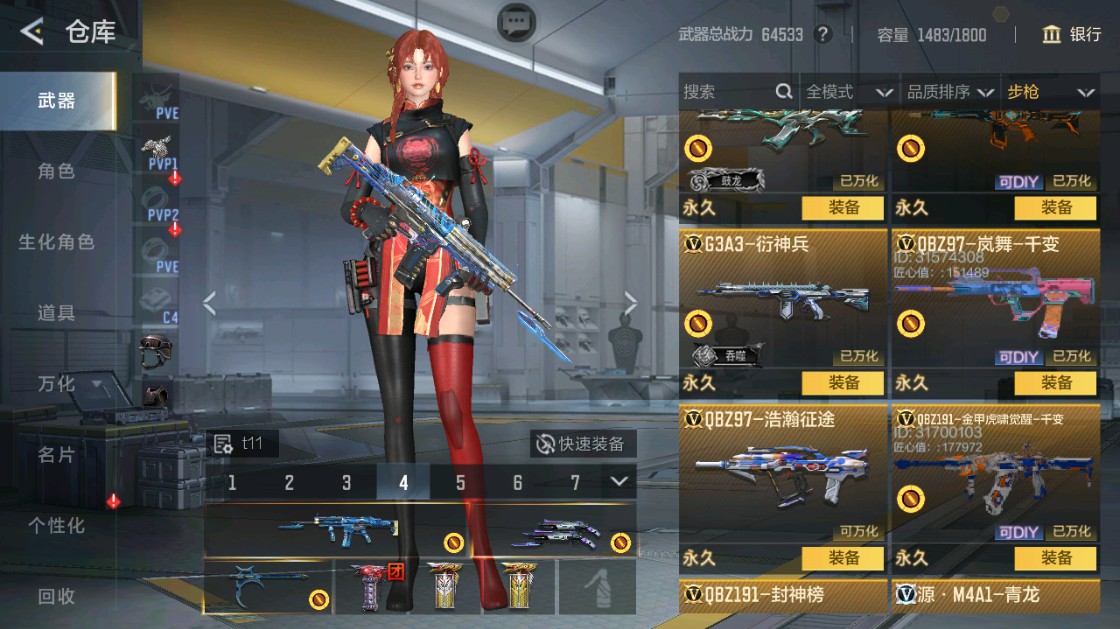1120x629 pixels.
Task: Switch to loadout slot 5
Action: 461,483
